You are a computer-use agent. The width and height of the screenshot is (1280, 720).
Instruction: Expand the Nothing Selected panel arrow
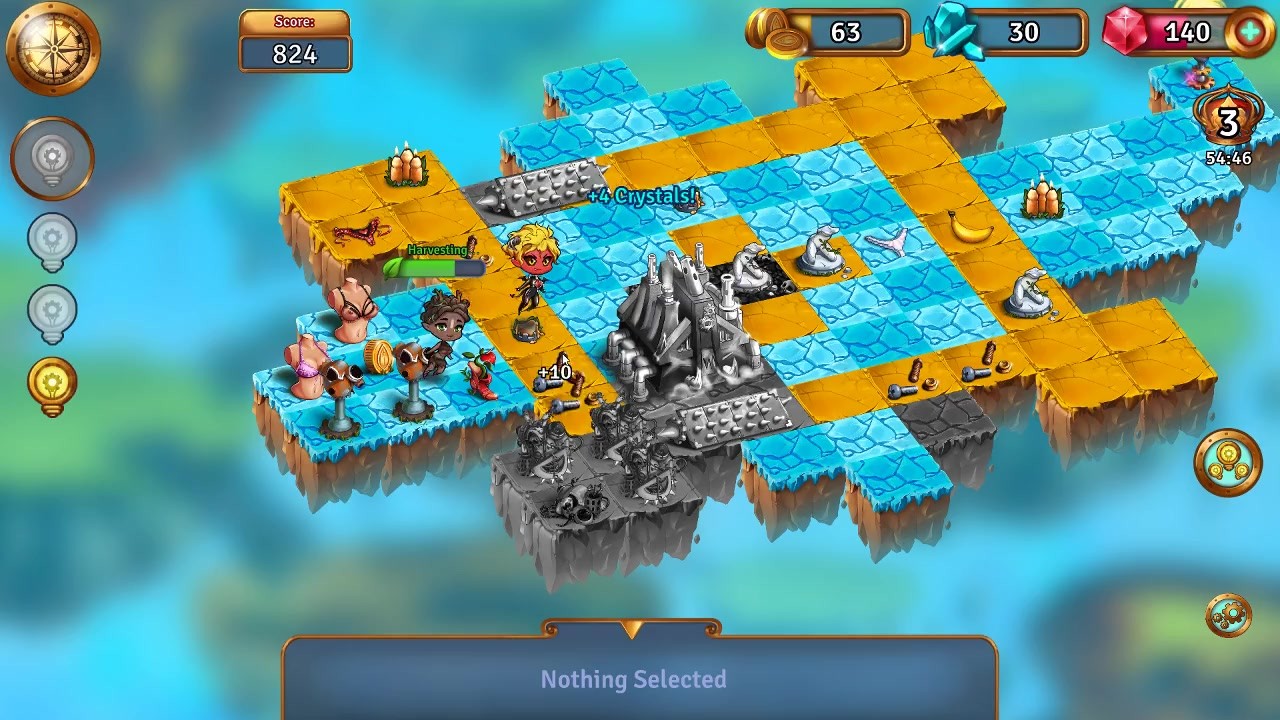tap(631, 630)
